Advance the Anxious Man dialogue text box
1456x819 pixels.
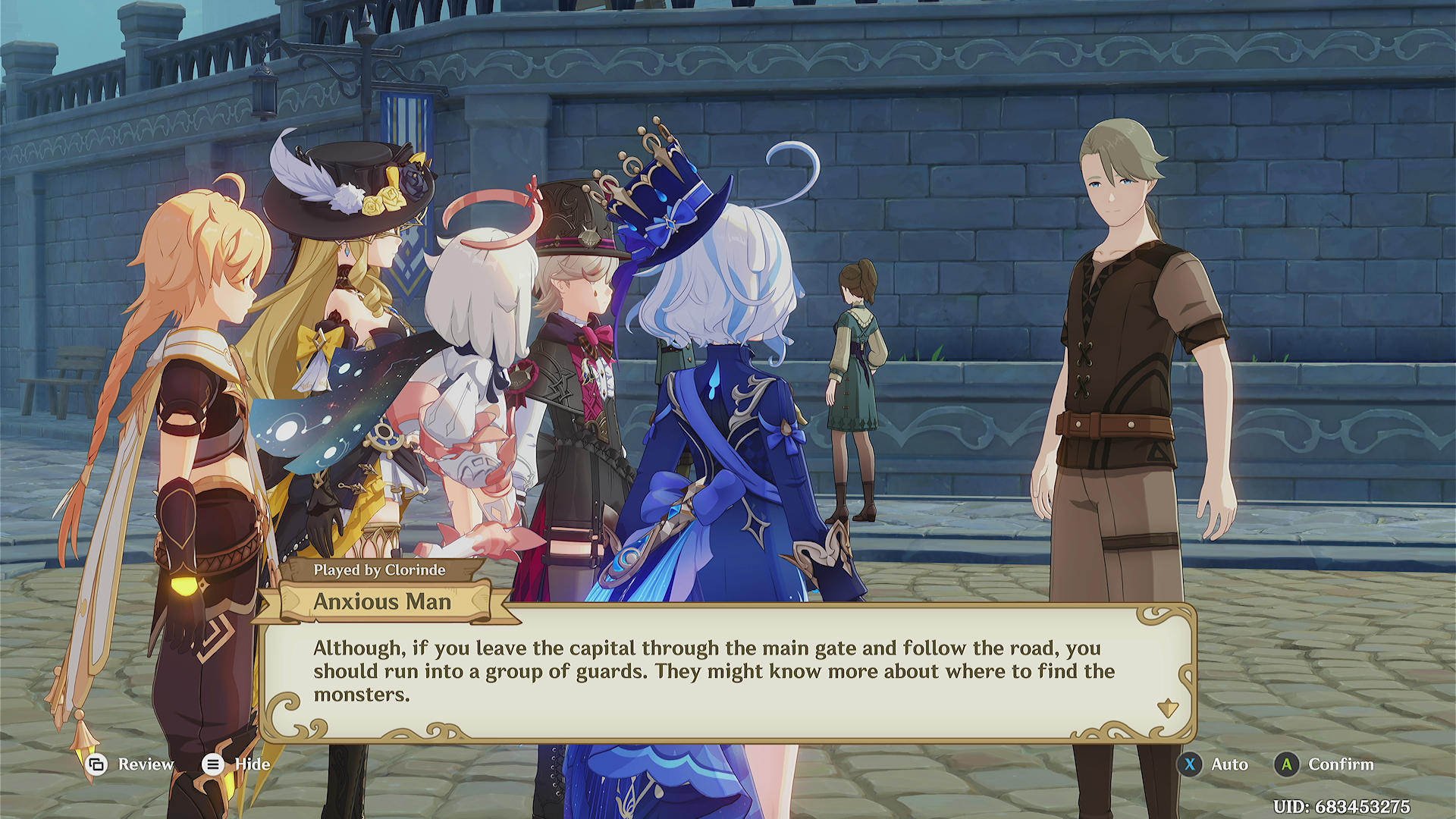(x=713, y=671)
